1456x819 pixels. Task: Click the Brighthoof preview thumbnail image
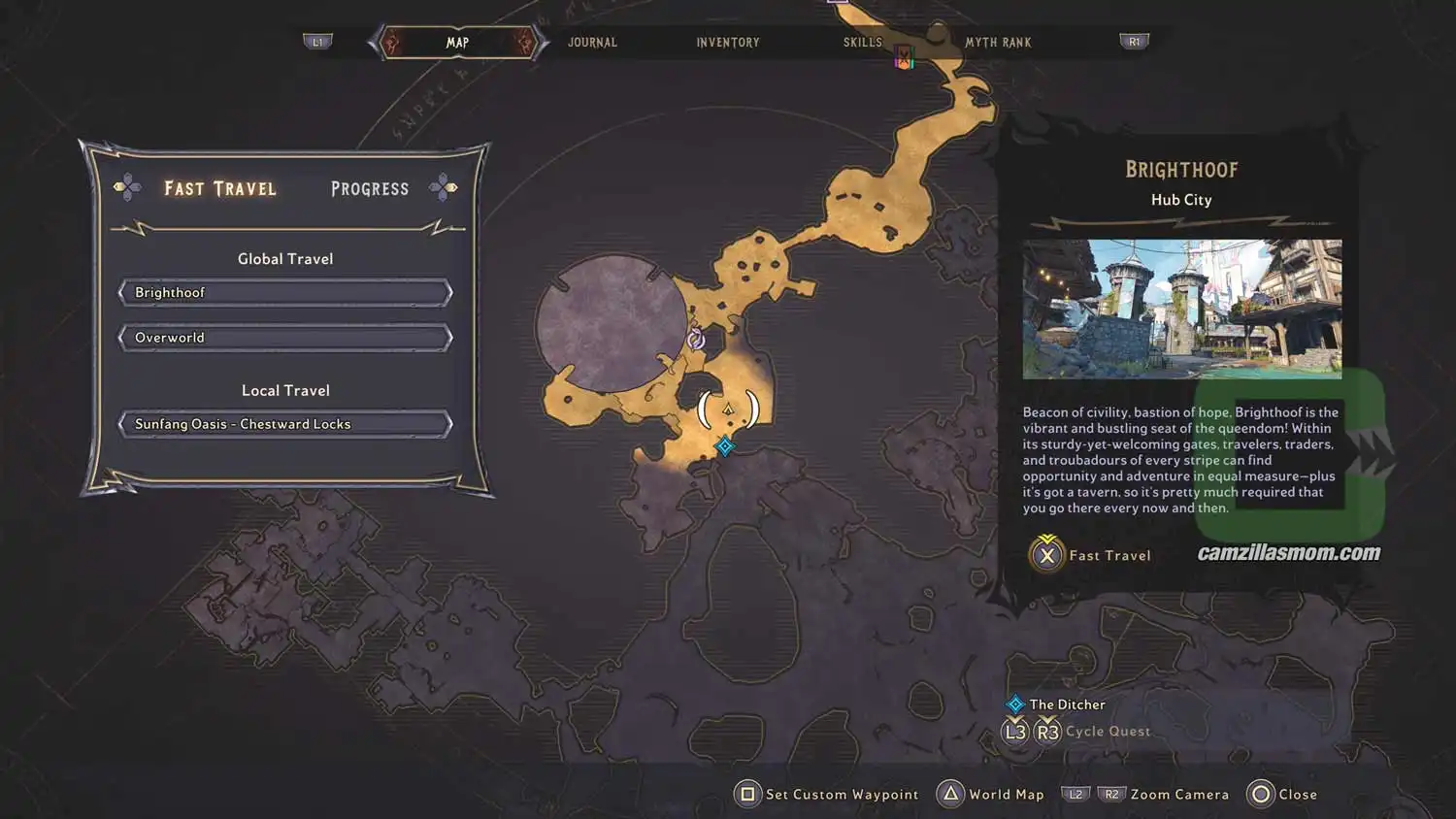click(1180, 309)
